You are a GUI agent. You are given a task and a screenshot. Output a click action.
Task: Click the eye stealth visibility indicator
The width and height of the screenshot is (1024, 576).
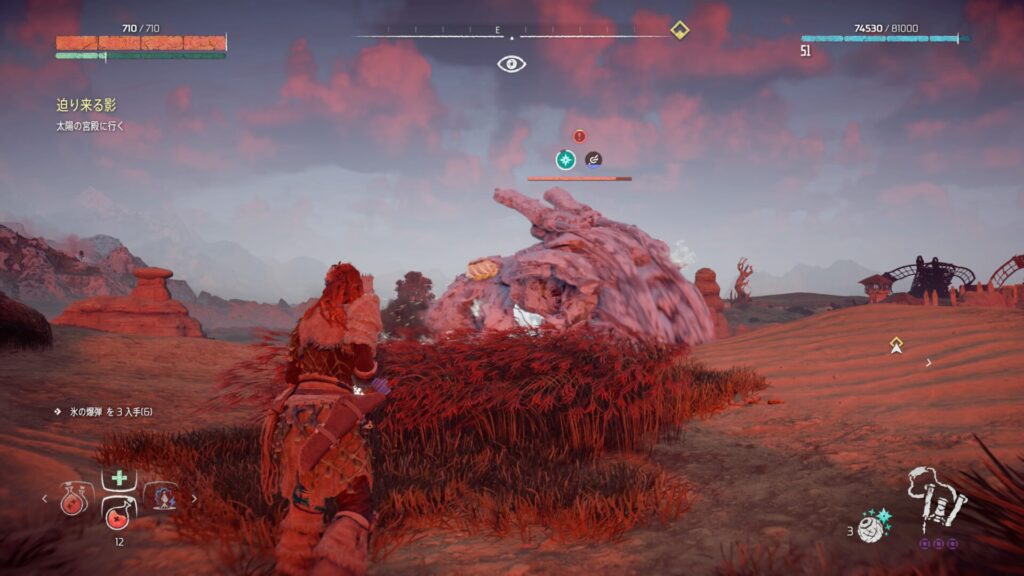pyautogui.click(x=512, y=64)
